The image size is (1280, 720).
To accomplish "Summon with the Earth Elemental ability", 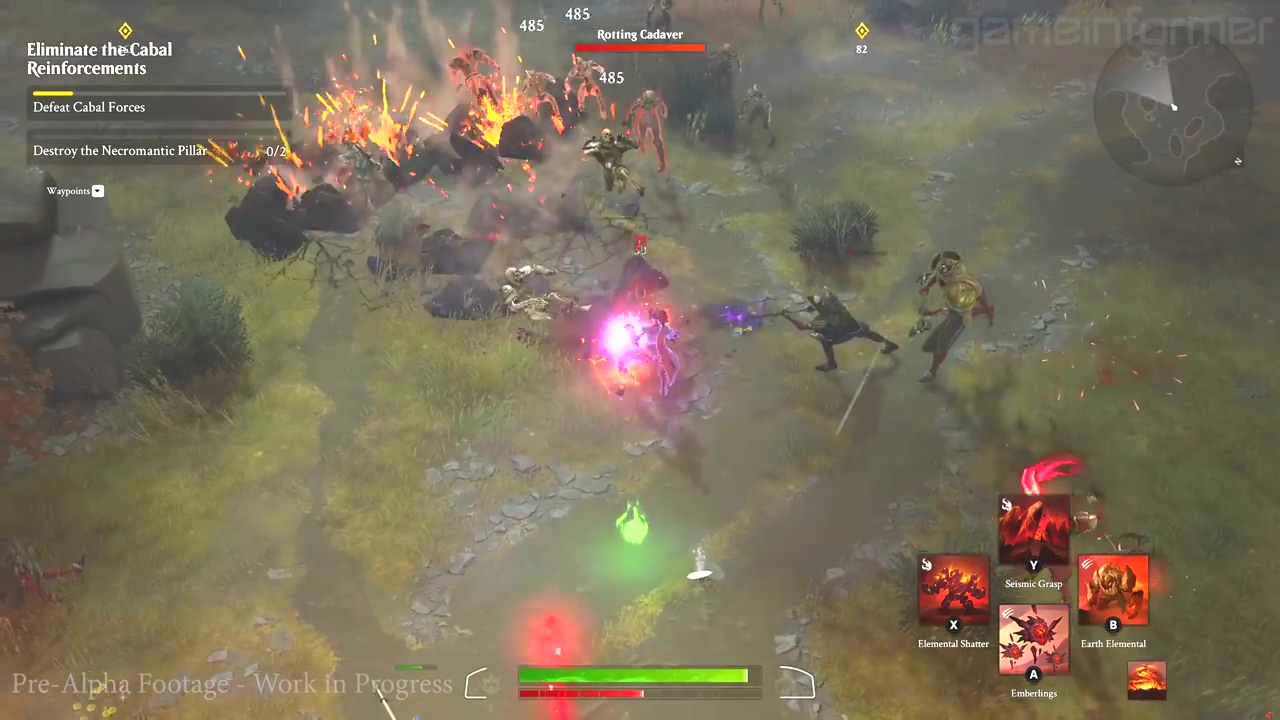I will click(1113, 590).
